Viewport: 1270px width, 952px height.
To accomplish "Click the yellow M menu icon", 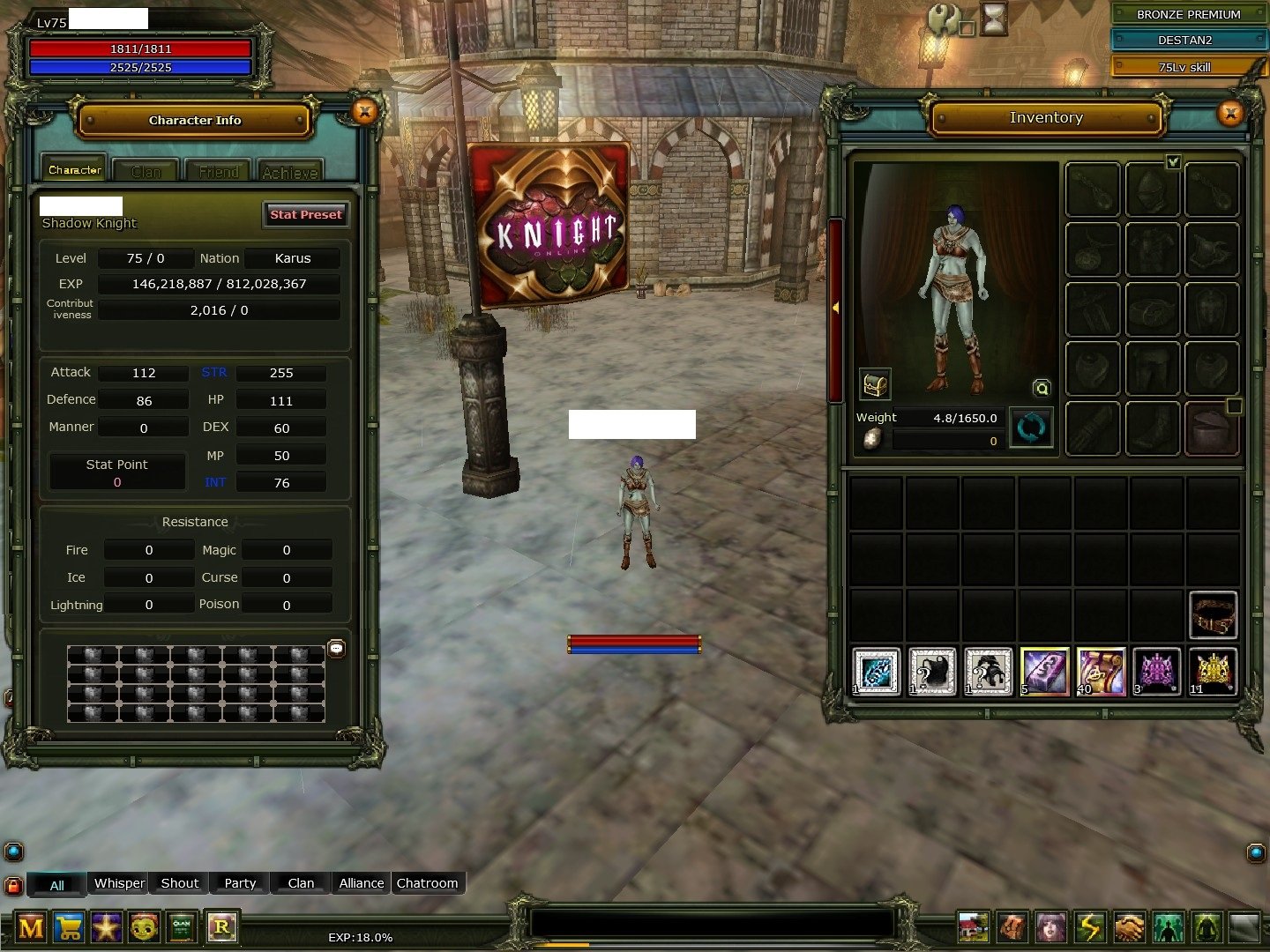I will pos(31,927).
